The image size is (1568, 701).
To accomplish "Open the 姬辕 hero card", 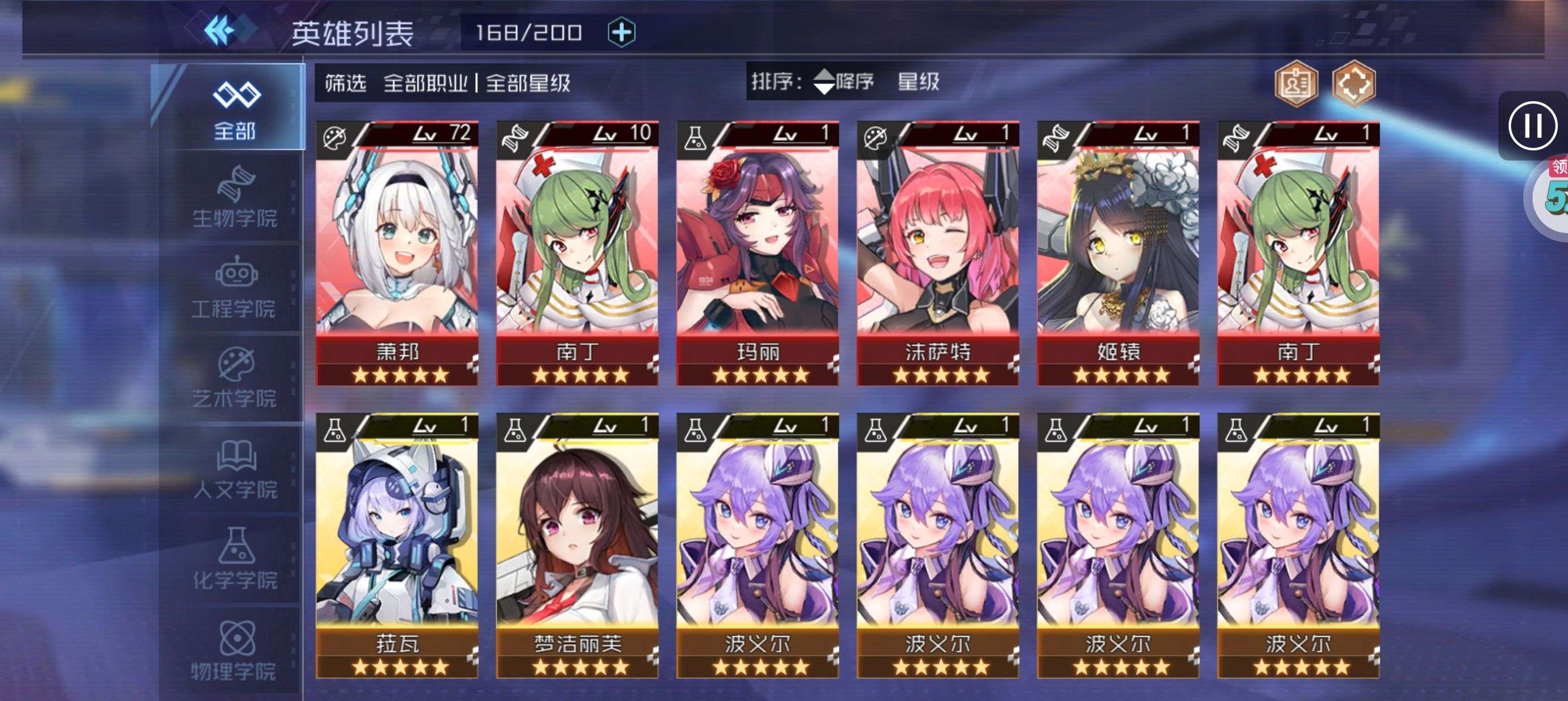I will click(1118, 253).
